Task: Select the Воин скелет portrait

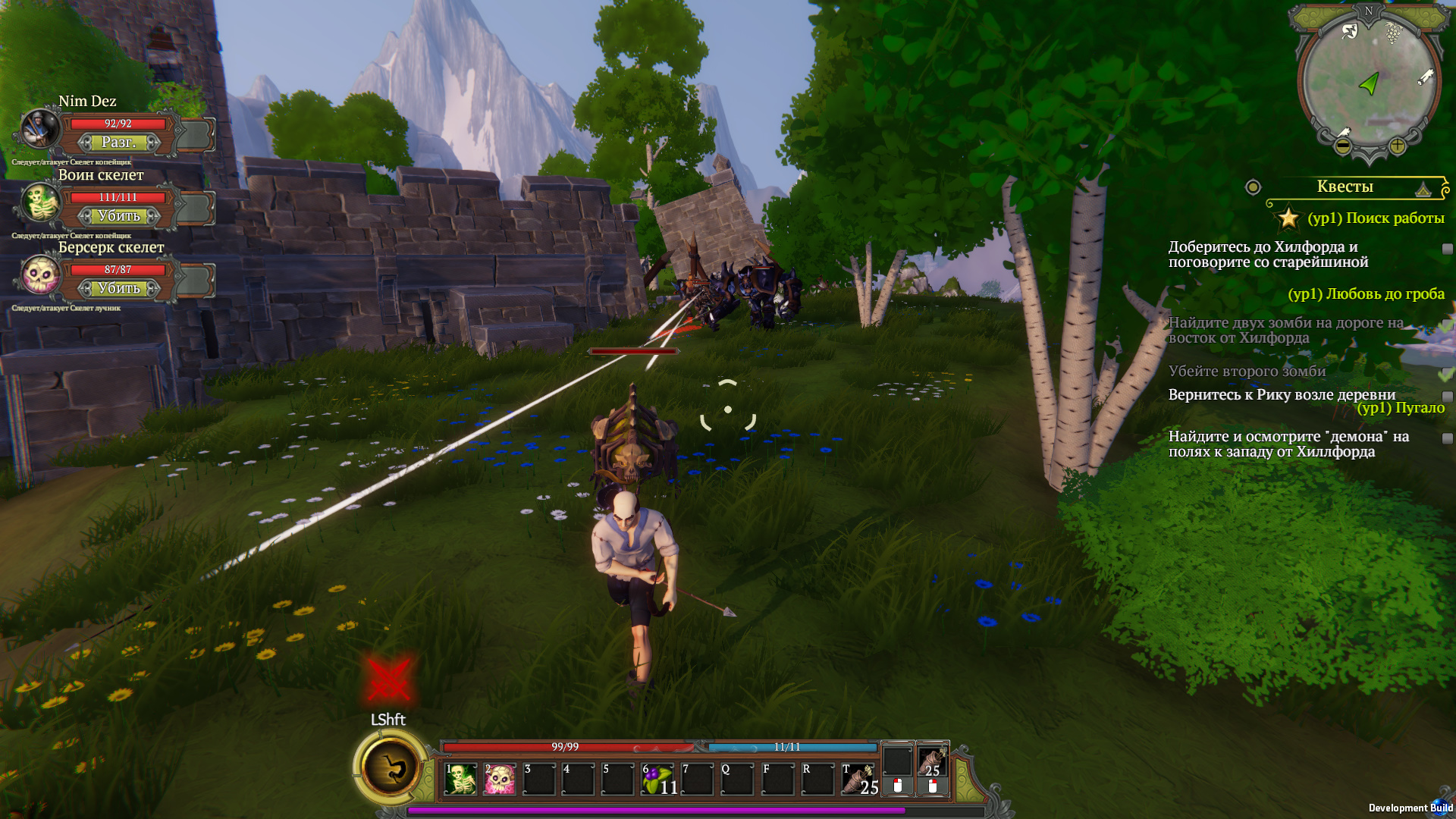Action: (x=39, y=202)
